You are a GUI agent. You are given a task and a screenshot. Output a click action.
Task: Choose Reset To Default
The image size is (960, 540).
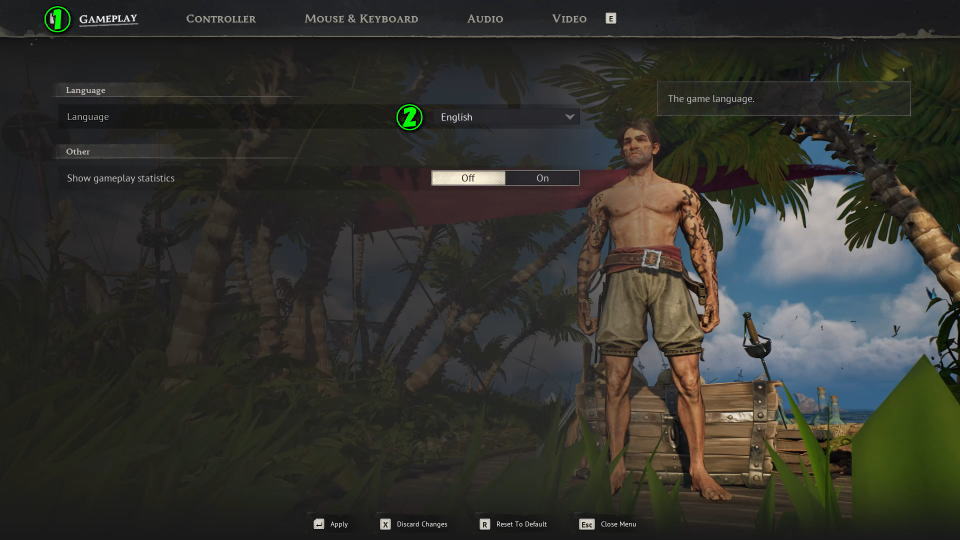(513, 524)
